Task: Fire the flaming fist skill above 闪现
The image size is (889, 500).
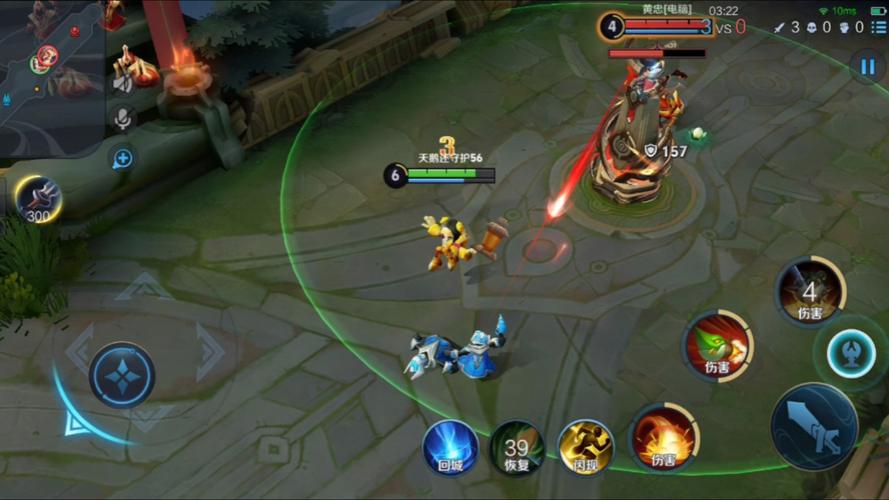Action: (664, 436)
